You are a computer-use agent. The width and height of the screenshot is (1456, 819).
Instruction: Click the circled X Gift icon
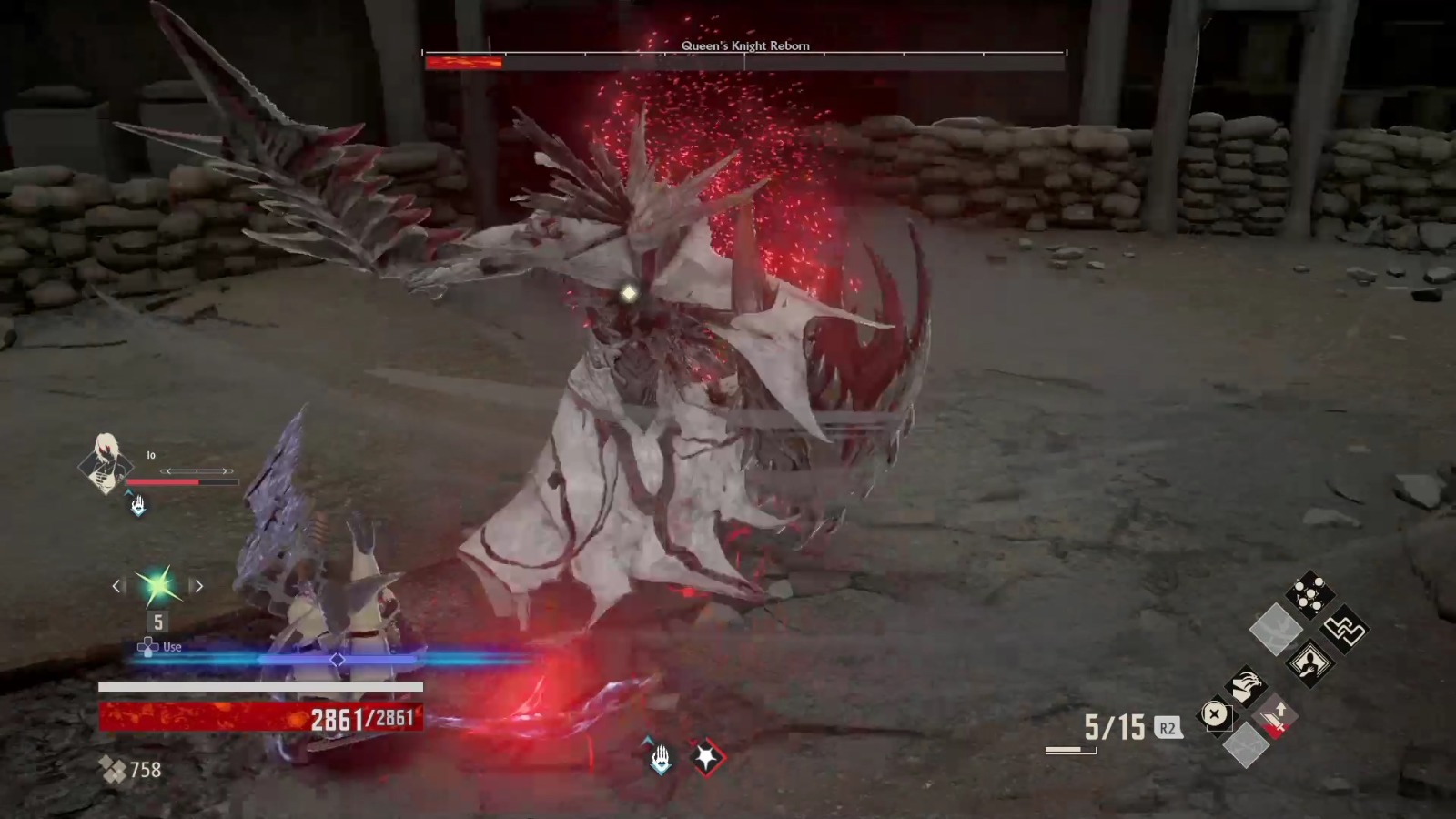[x=1216, y=714]
